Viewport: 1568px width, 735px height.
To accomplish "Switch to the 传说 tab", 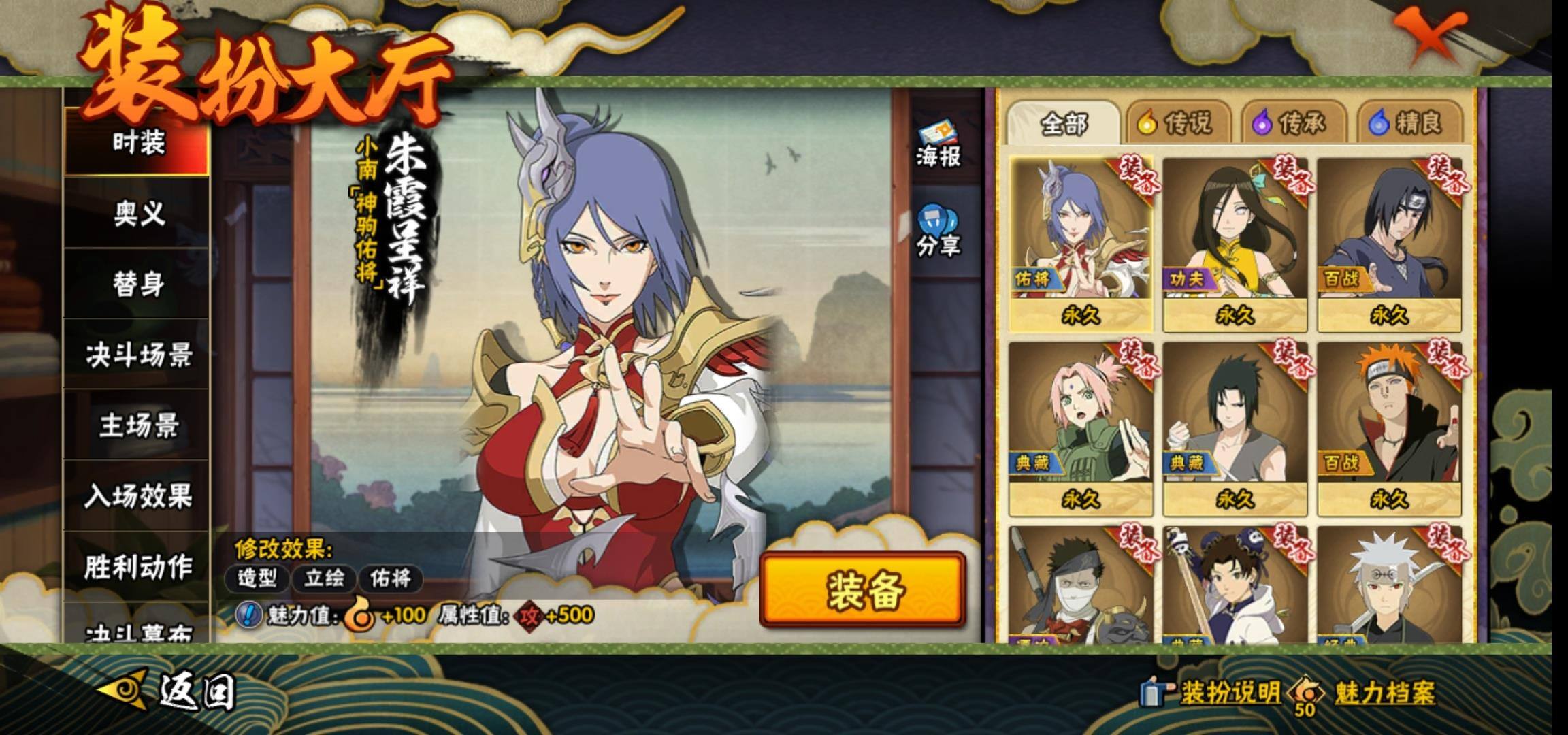I will point(1177,124).
